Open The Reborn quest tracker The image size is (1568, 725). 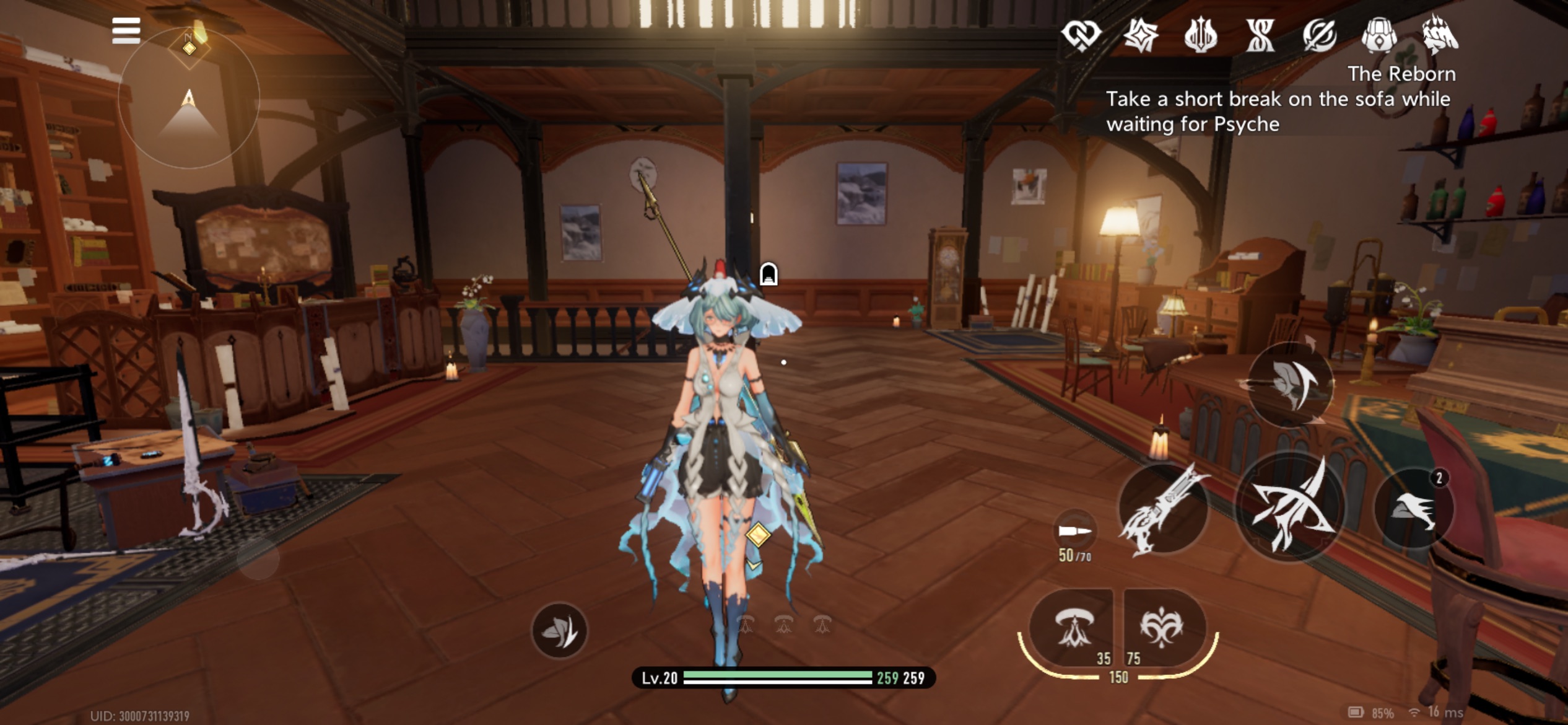pos(1278,100)
